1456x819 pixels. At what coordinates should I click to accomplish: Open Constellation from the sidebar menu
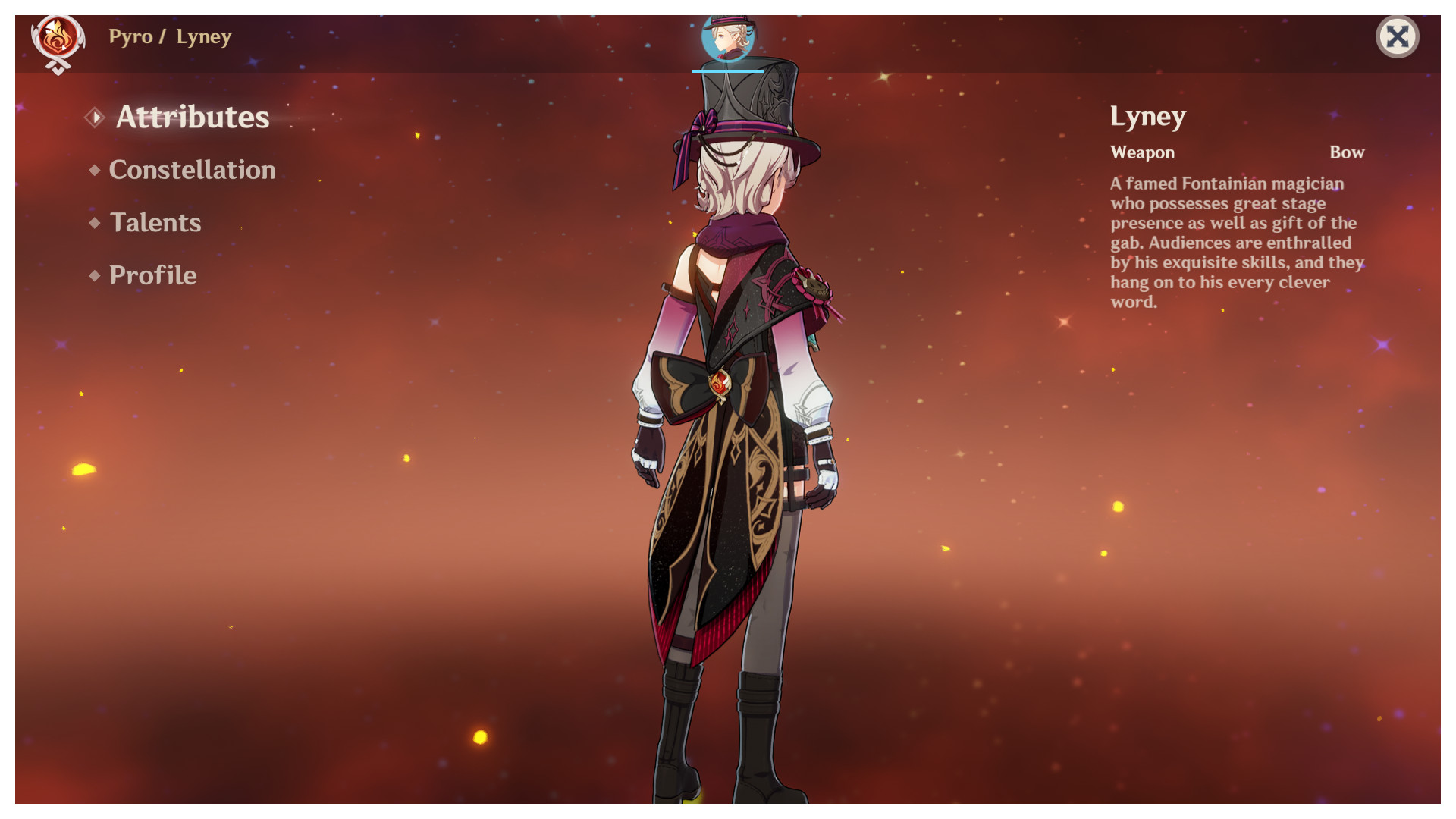tap(192, 170)
